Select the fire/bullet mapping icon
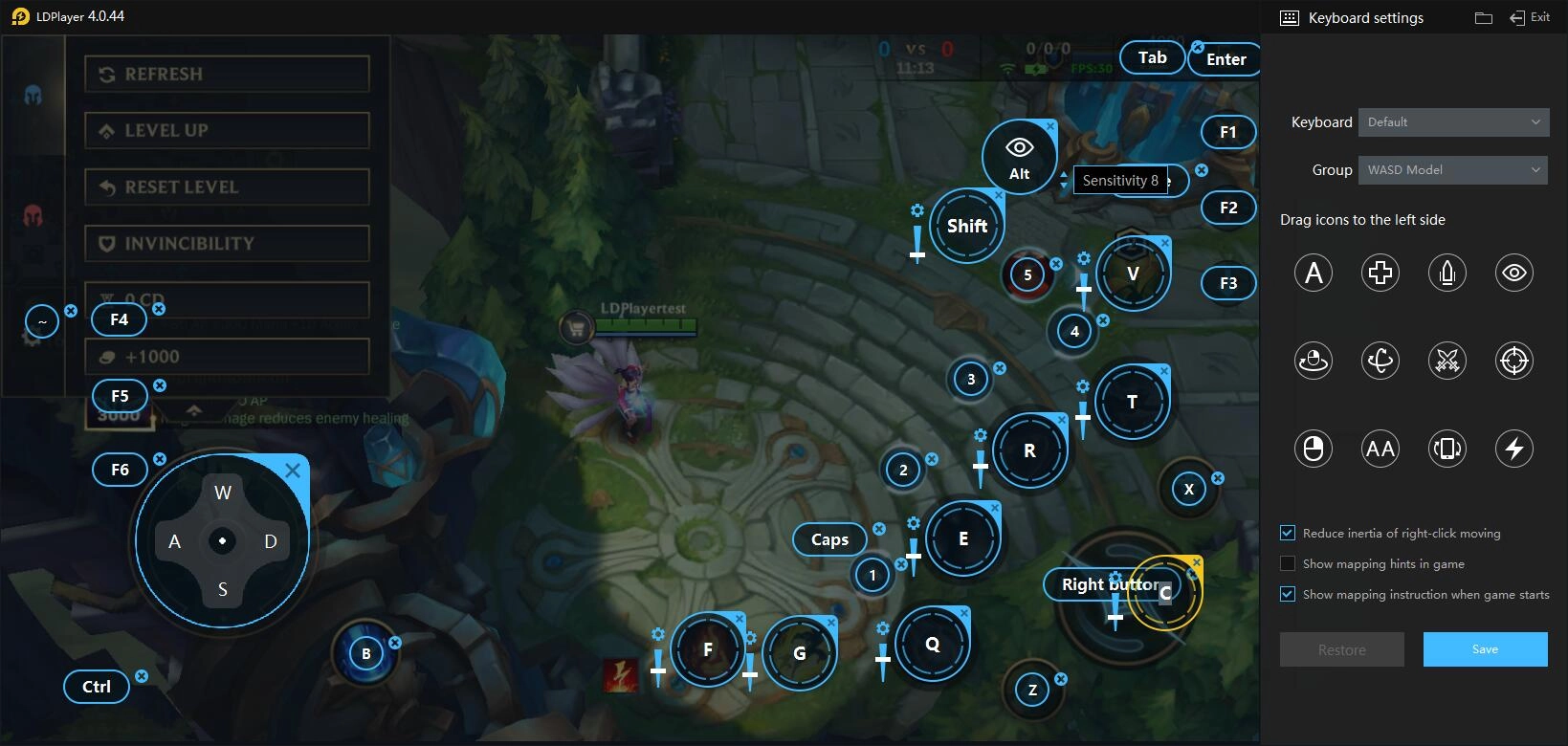 point(1447,273)
